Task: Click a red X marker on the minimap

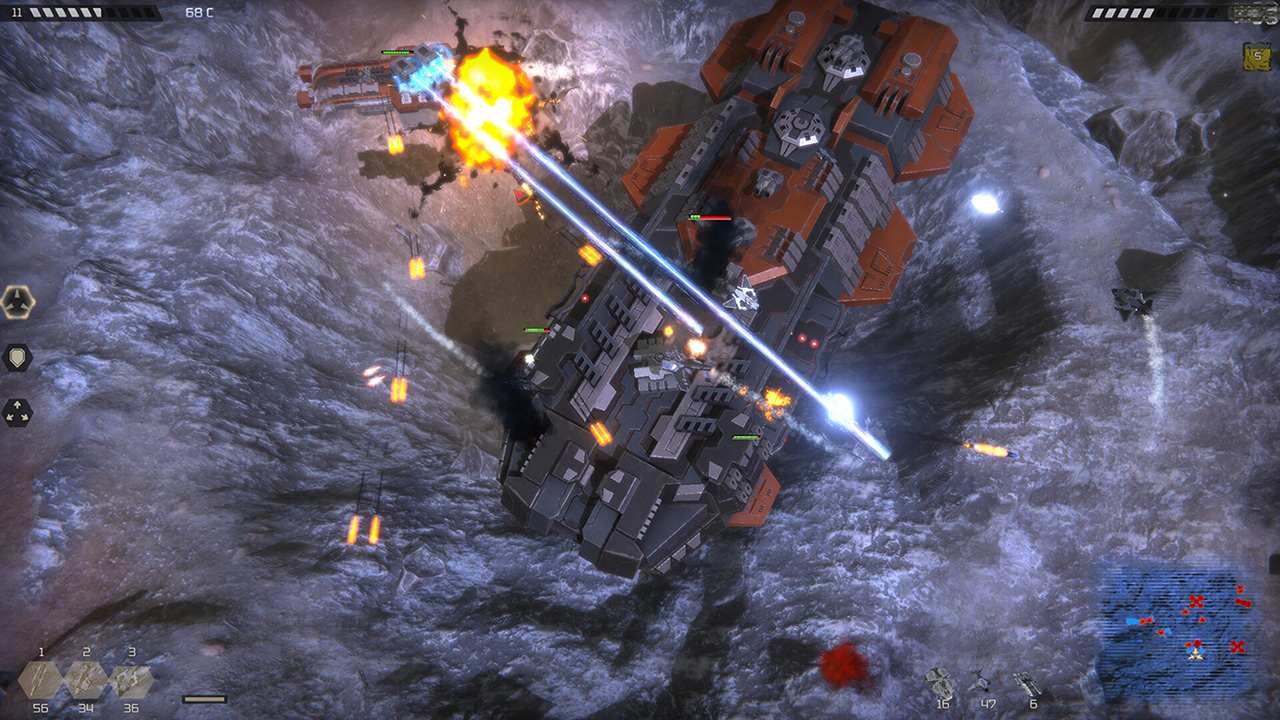Action: point(1196,601)
